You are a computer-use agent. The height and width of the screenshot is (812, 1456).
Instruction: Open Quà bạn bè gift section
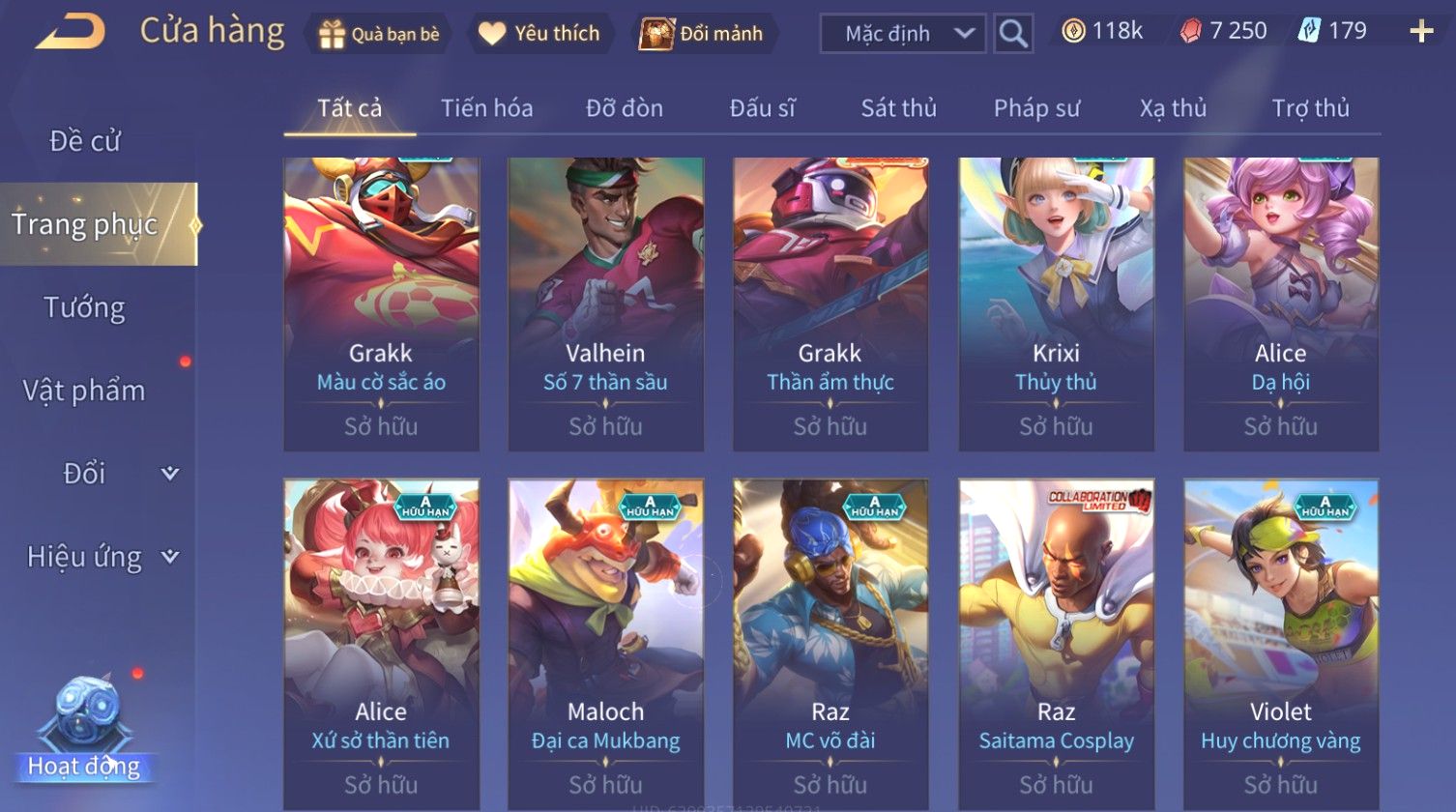coord(380,34)
